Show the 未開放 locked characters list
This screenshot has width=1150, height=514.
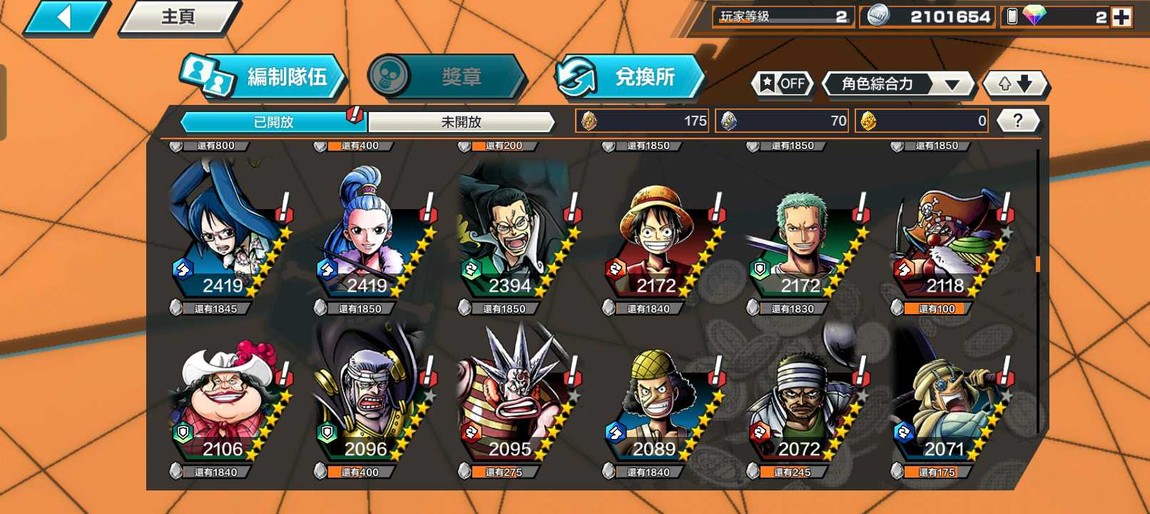[x=461, y=122]
